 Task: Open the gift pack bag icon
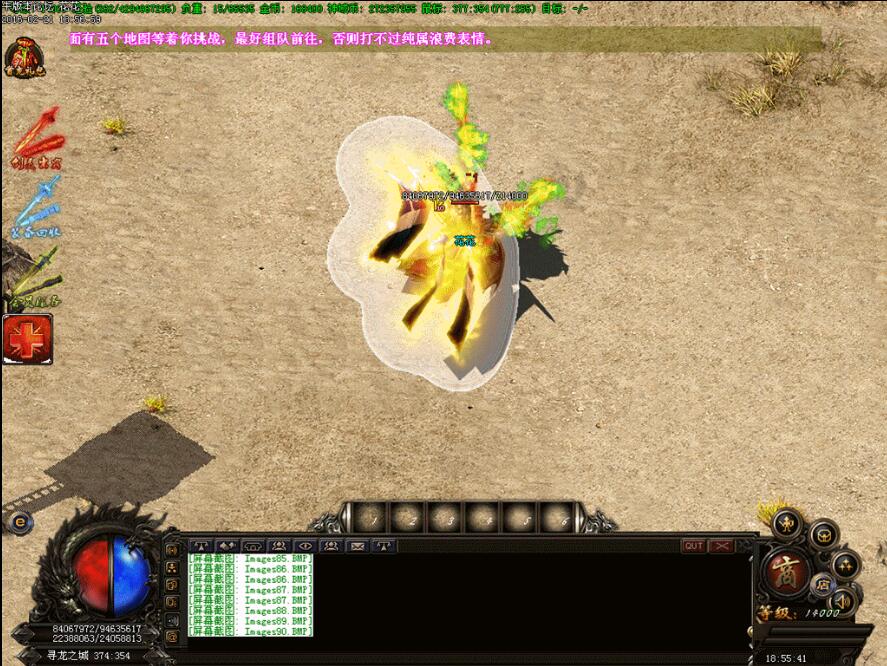point(24,56)
